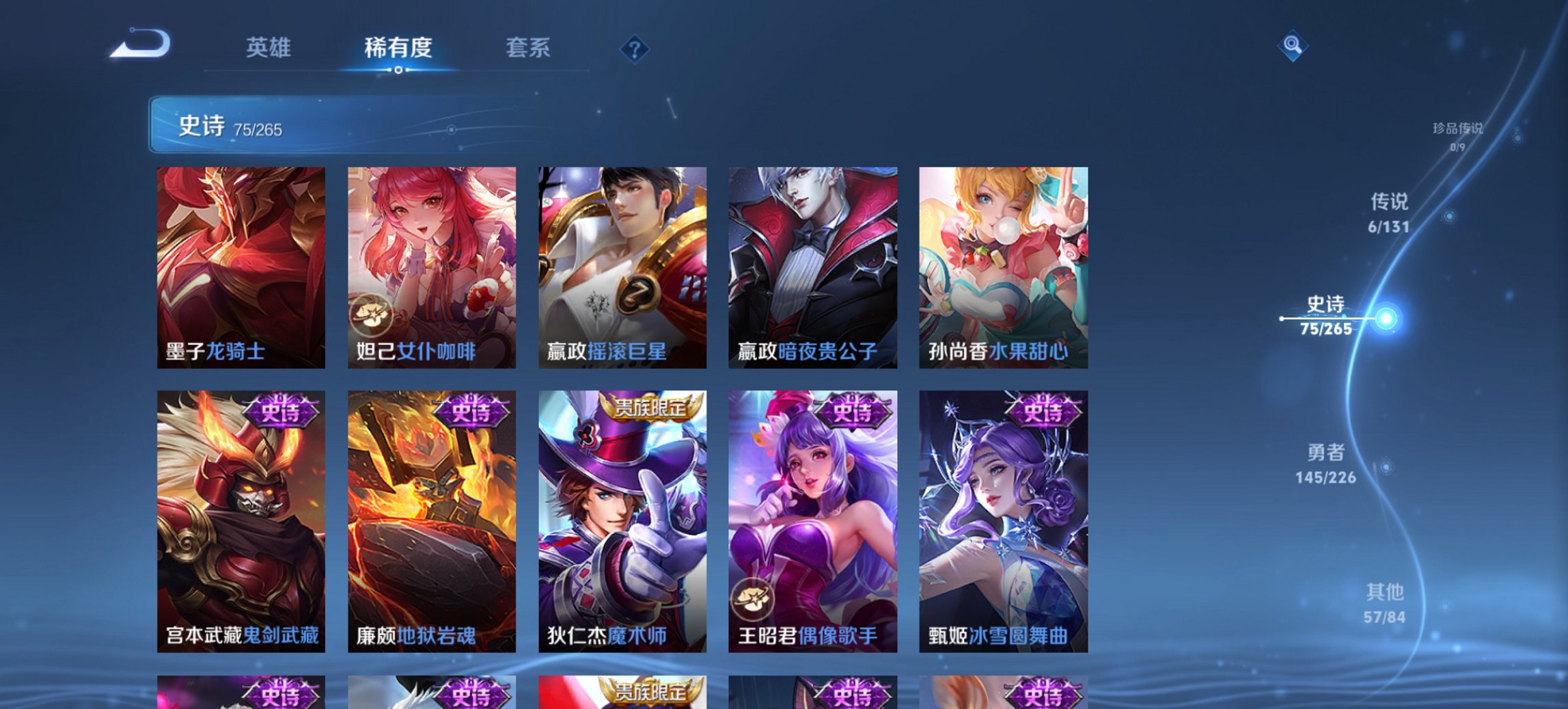Click the help question mark icon
The image size is (1568, 709).
click(635, 49)
